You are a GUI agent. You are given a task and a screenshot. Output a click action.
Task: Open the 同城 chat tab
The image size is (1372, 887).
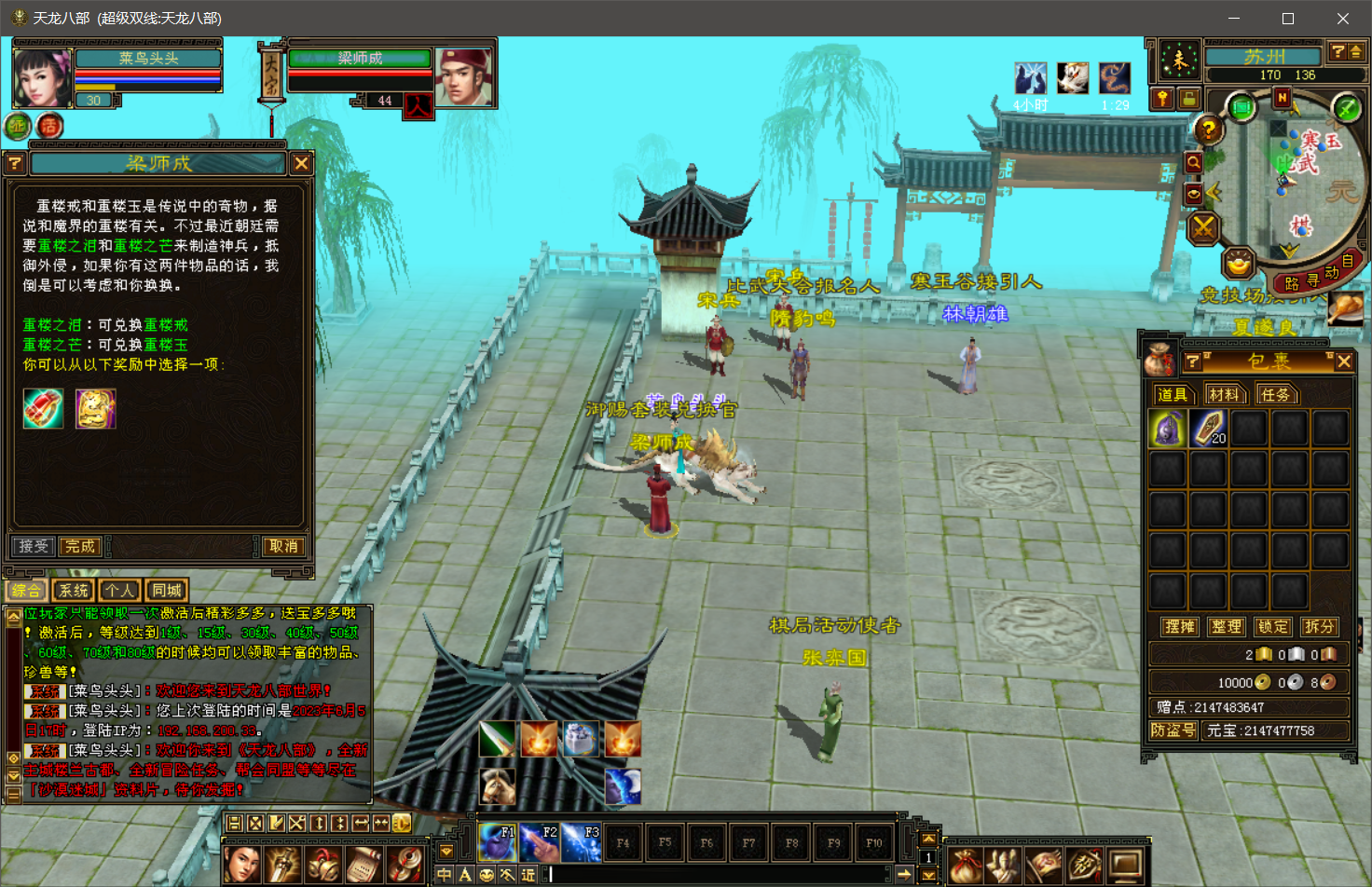(x=167, y=590)
